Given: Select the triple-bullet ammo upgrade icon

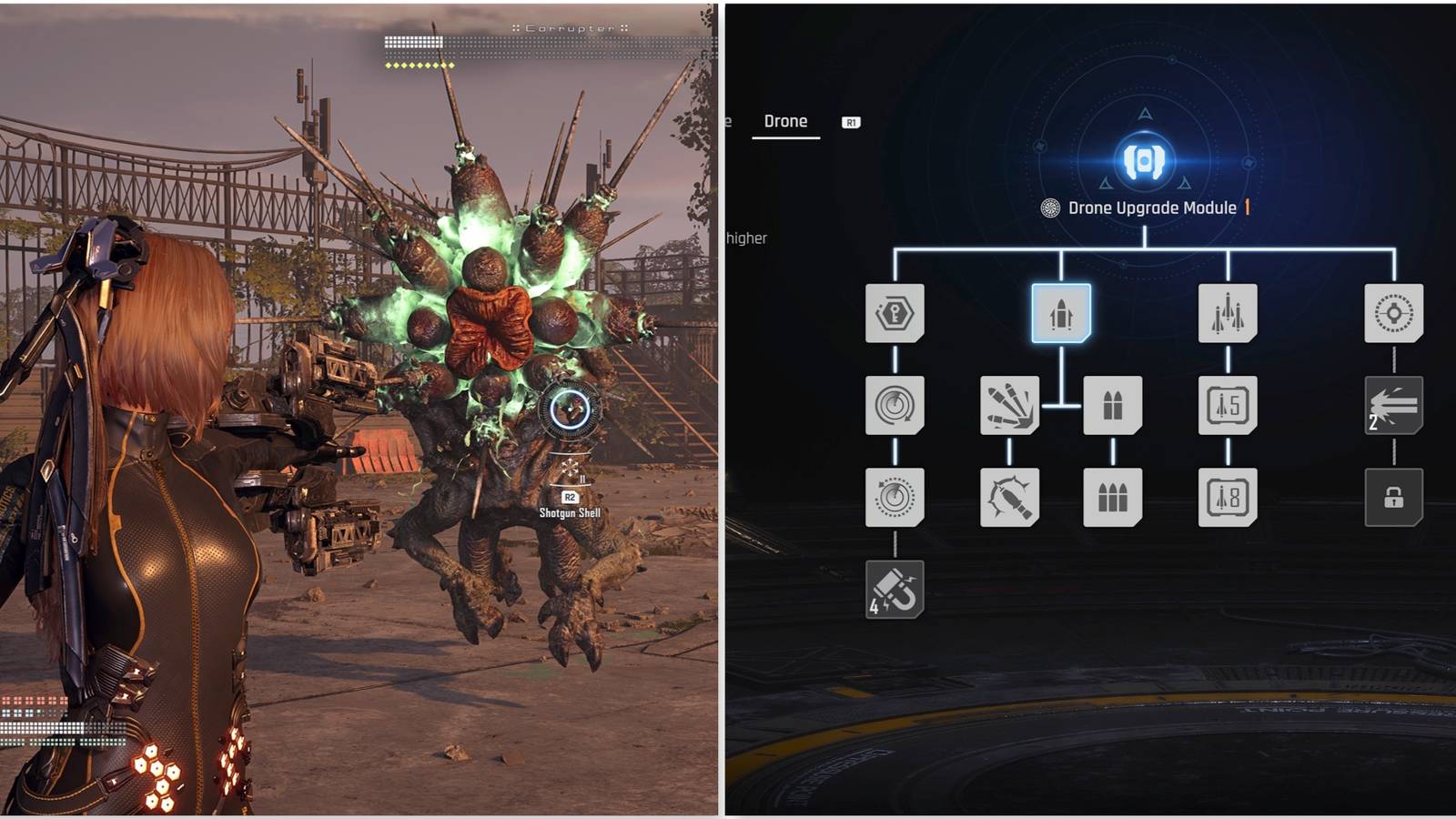Looking at the screenshot, I should tap(1112, 496).
